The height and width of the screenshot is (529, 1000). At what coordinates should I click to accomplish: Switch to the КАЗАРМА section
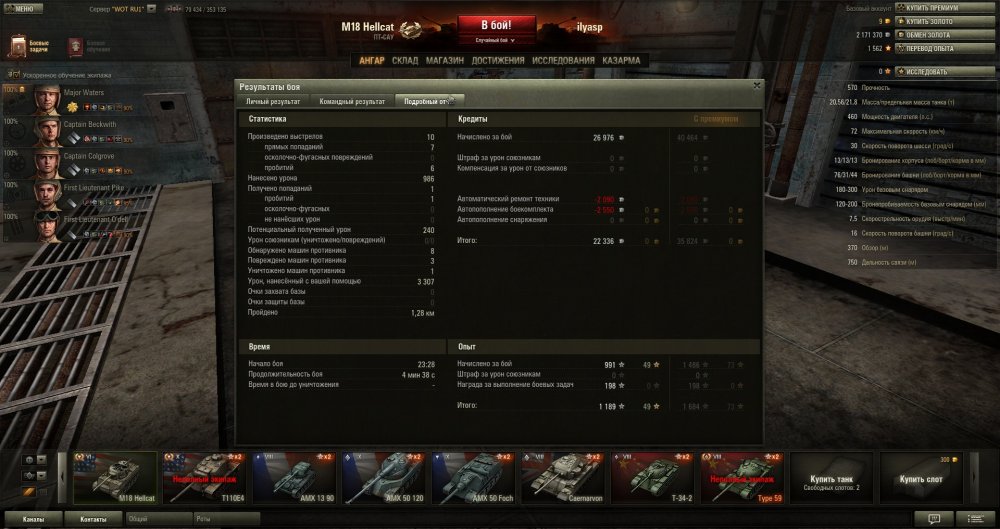point(621,60)
